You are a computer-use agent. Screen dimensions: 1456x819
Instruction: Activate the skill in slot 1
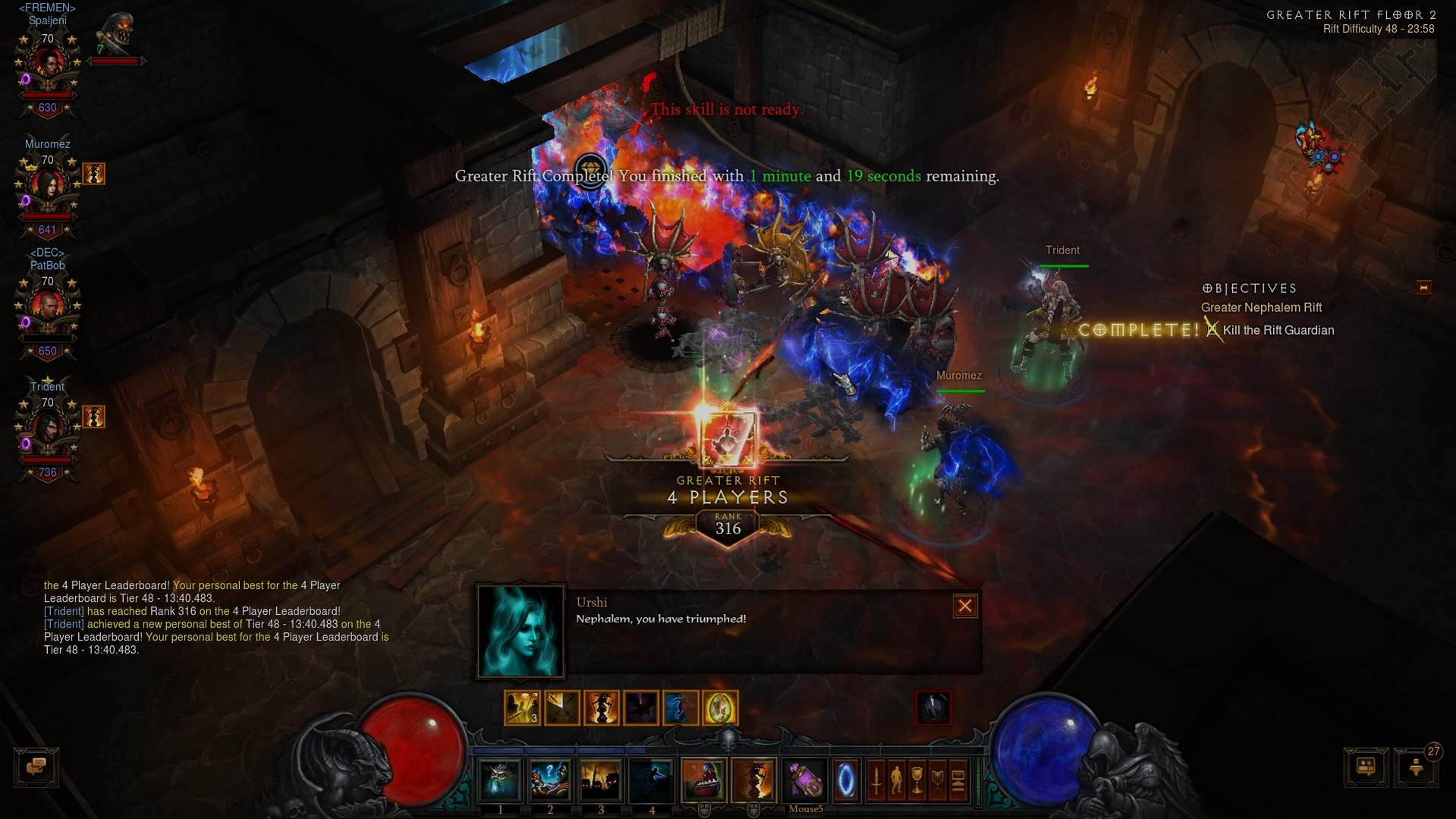(x=500, y=780)
